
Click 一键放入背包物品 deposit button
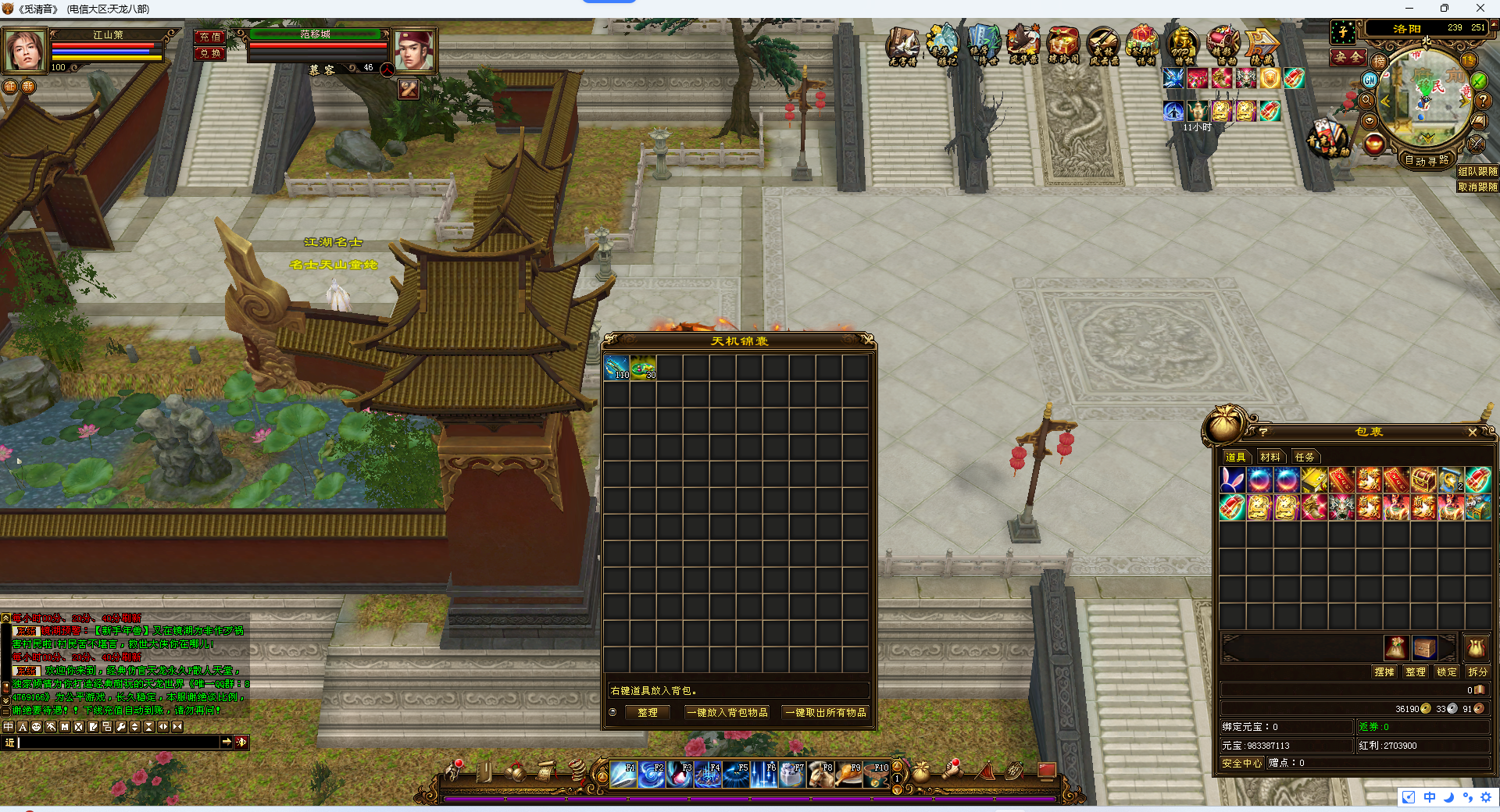click(727, 712)
